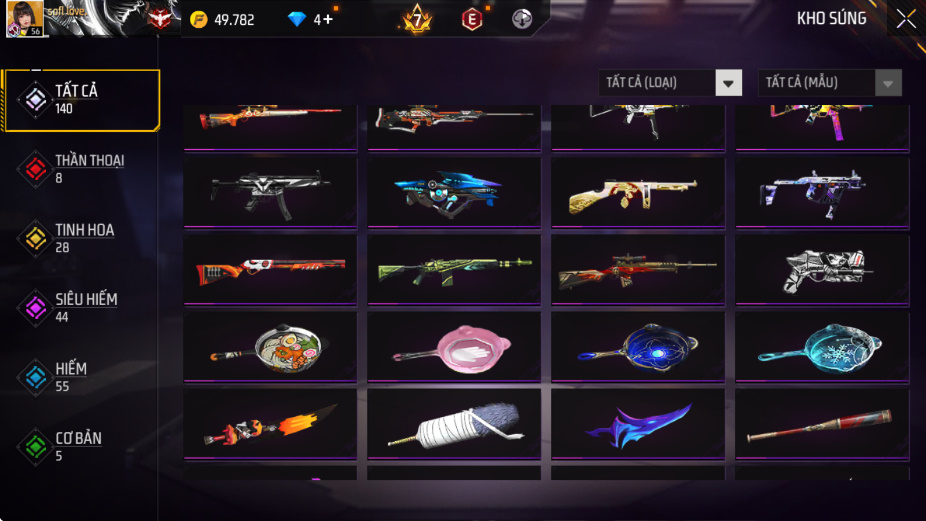Open the gold star level 7 badge

(x=417, y=19)
